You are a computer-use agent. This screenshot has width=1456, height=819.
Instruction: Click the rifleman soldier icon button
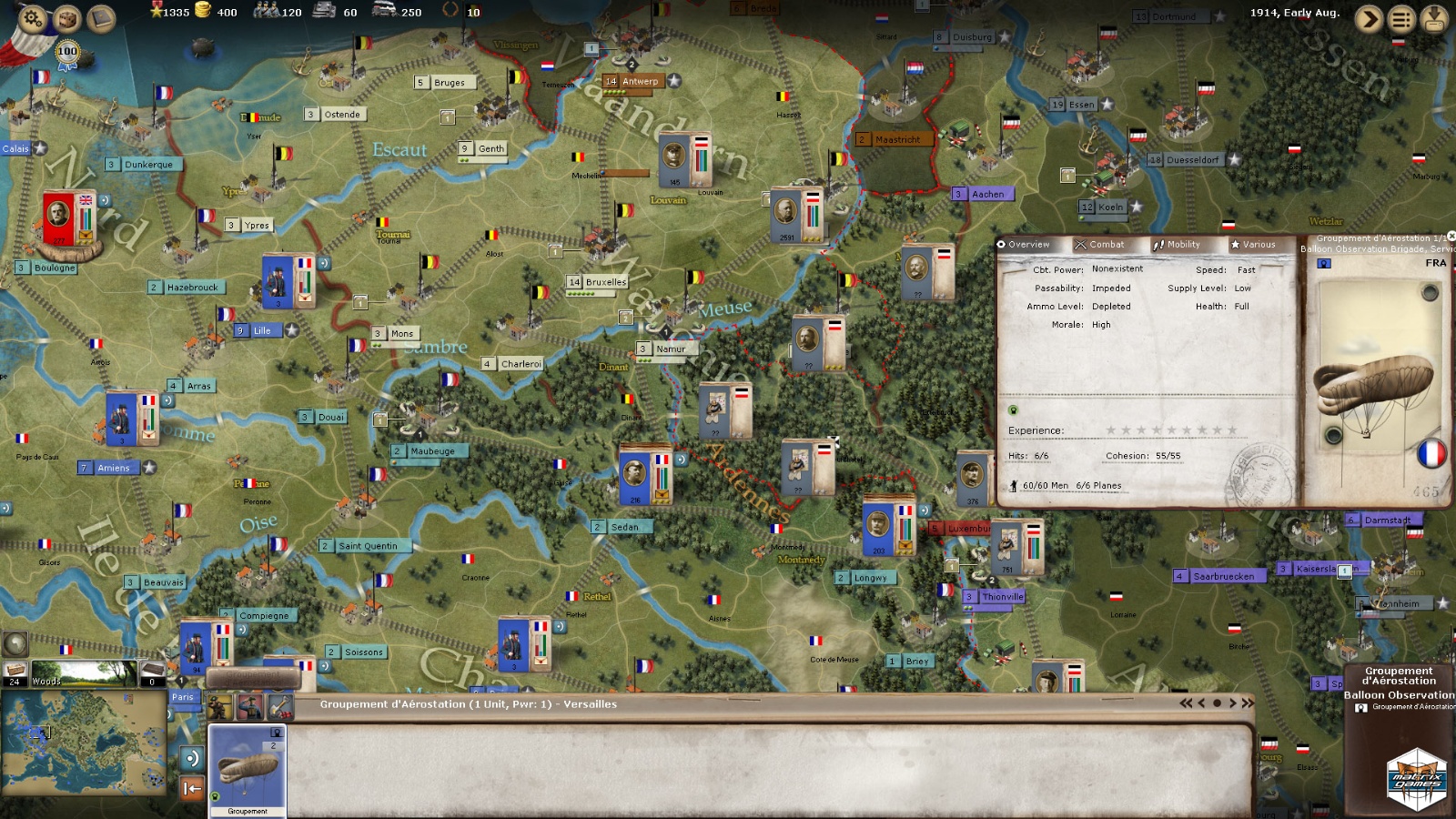[219, 706]
